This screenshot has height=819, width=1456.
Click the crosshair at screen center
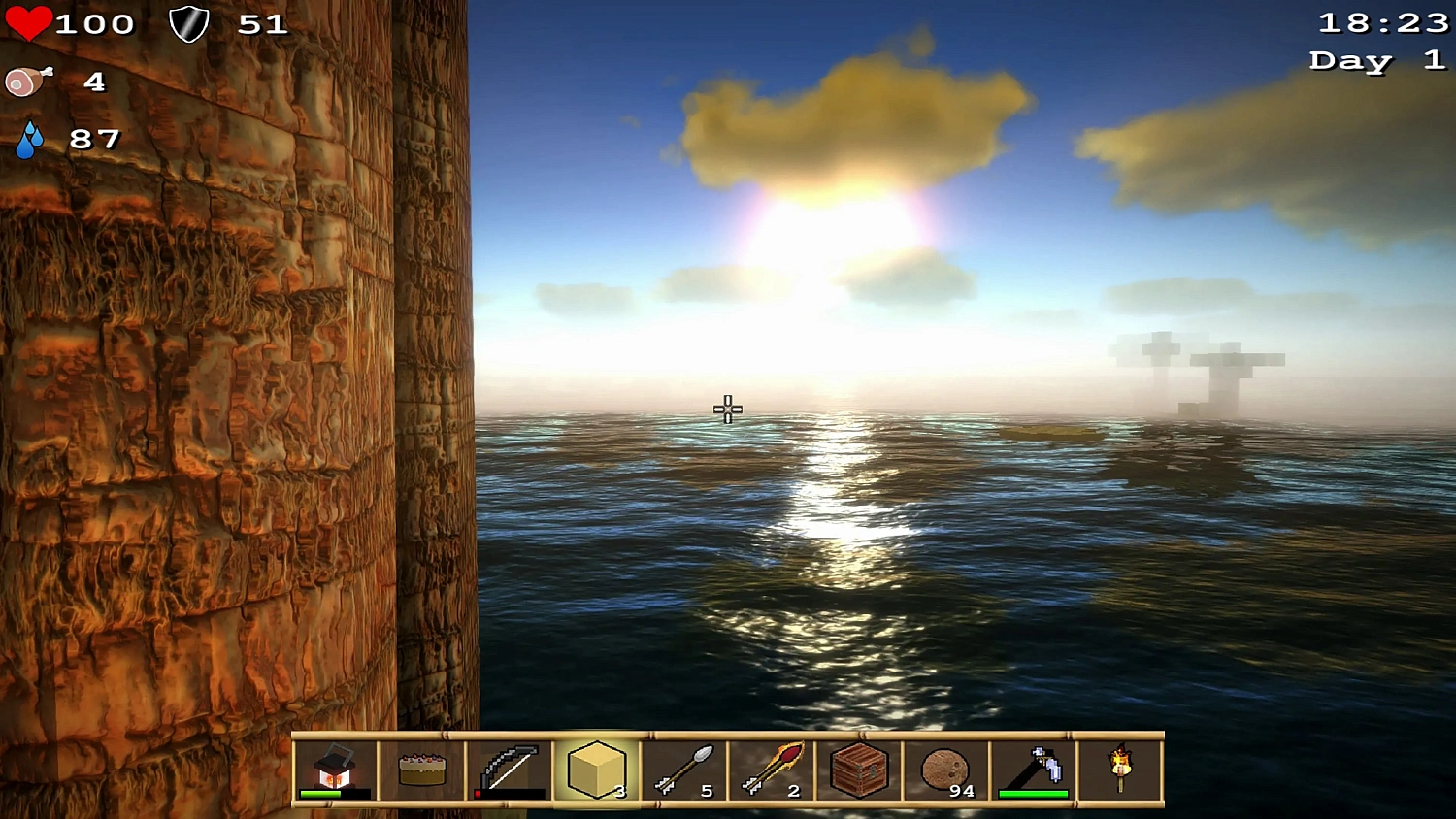[726, 409]
